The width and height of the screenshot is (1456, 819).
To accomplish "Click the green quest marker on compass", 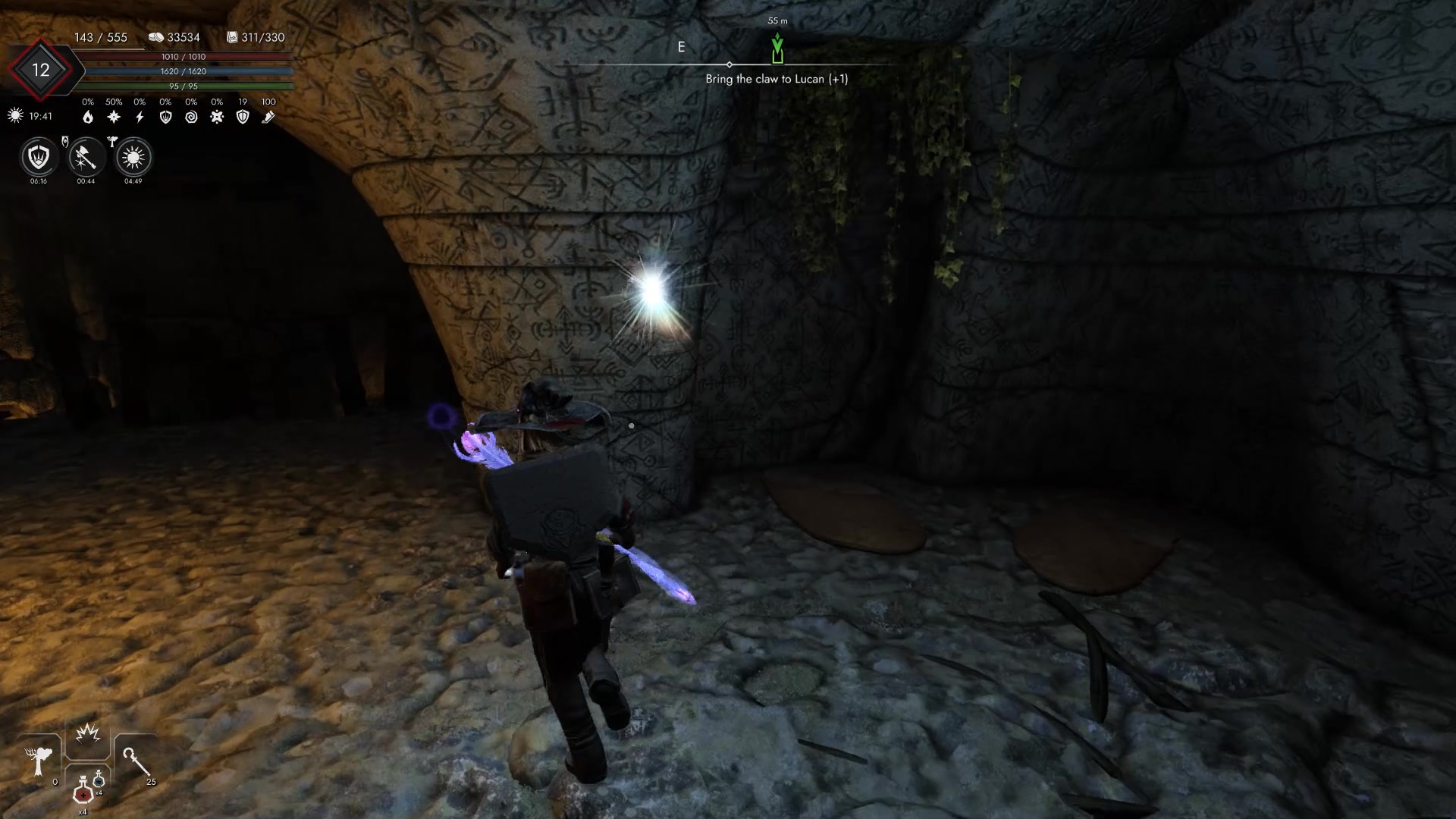I will 777,48.
